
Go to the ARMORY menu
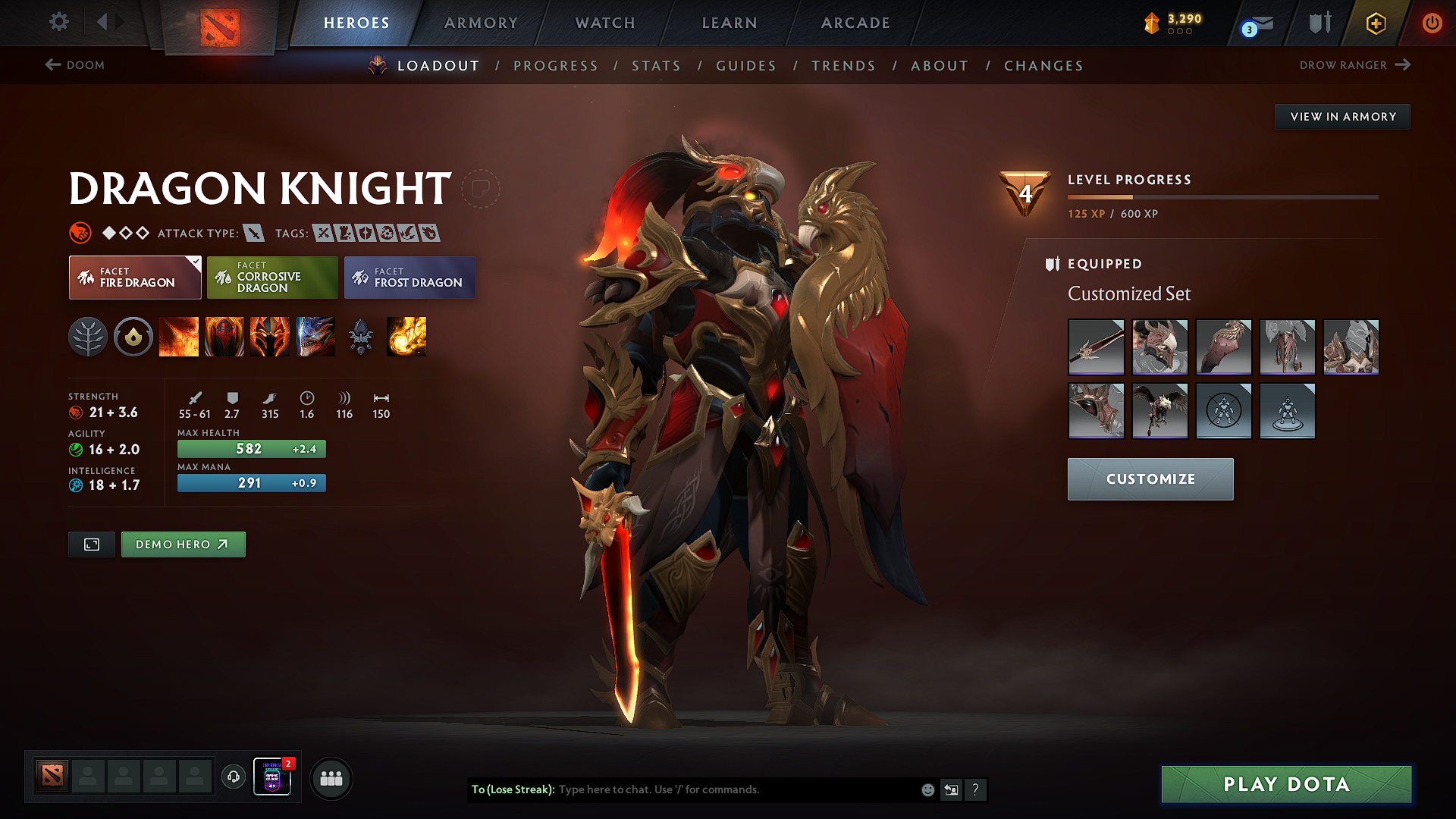(x=481, y=23)
